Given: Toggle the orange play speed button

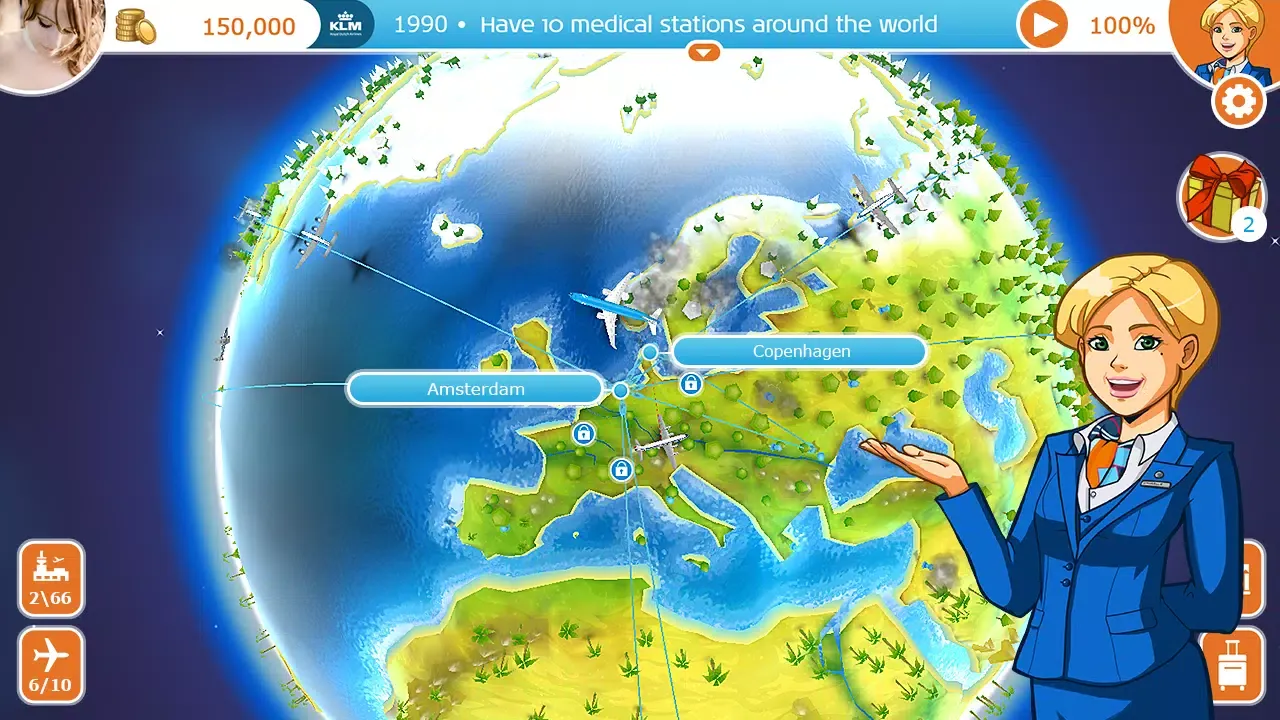Looking at the screenshot, I should (1041, 24).
